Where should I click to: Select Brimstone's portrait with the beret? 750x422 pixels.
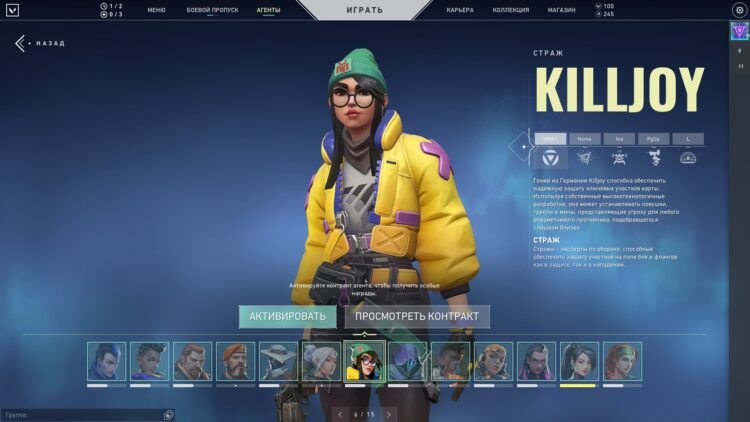point(235,361)
